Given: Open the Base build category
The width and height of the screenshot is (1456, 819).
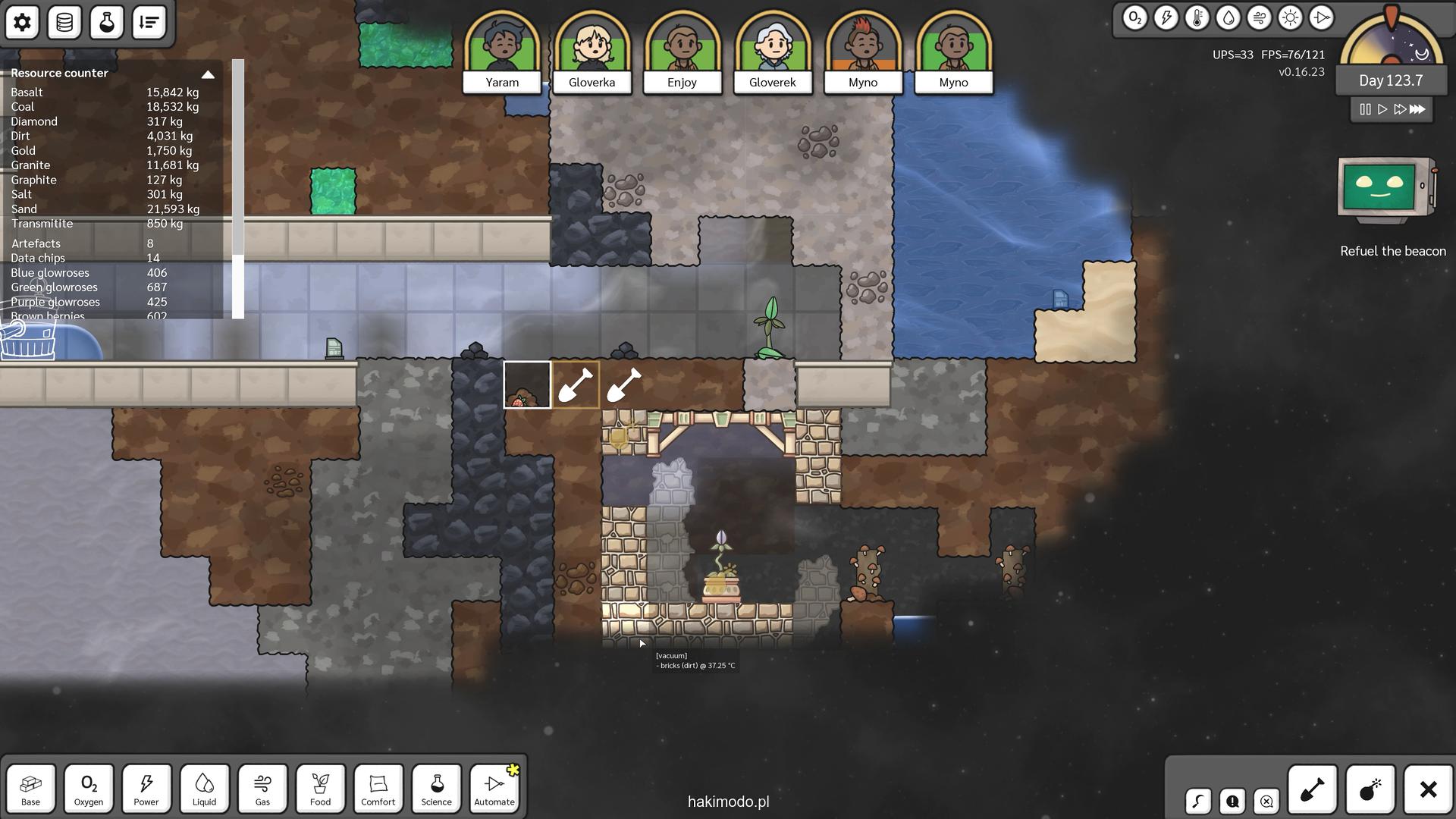Looking at the screenshot, I should (31, 789).
